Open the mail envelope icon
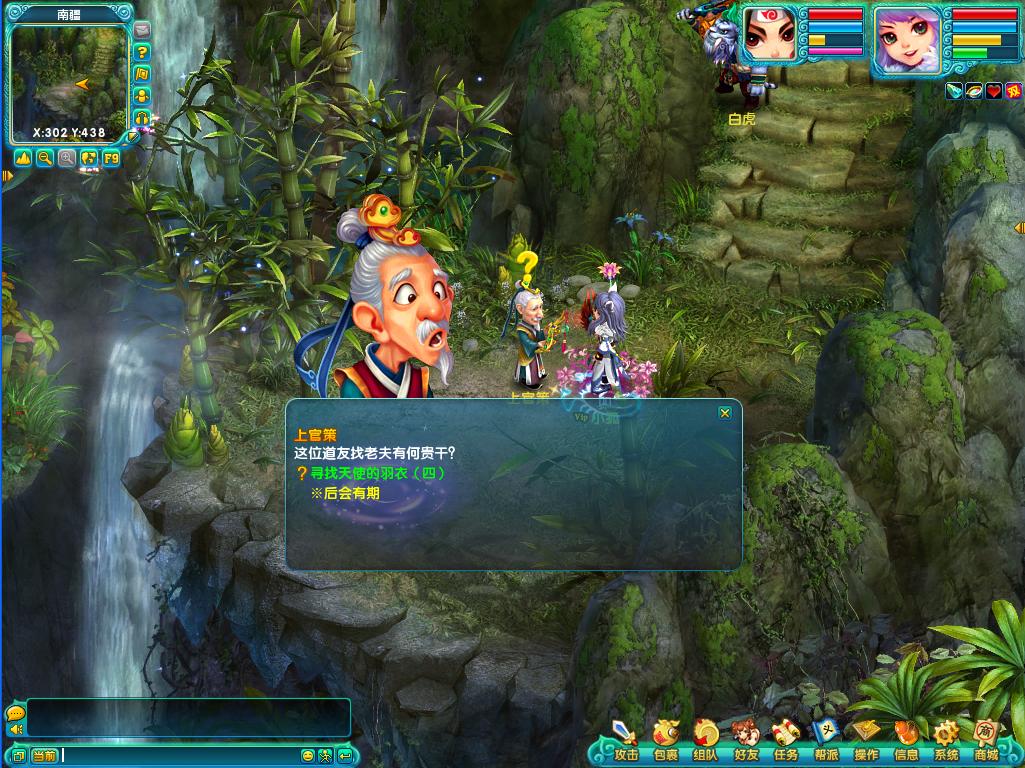The width and height of the screenshot is (1025, 768). pyautogui.click(x=142, y=30)
